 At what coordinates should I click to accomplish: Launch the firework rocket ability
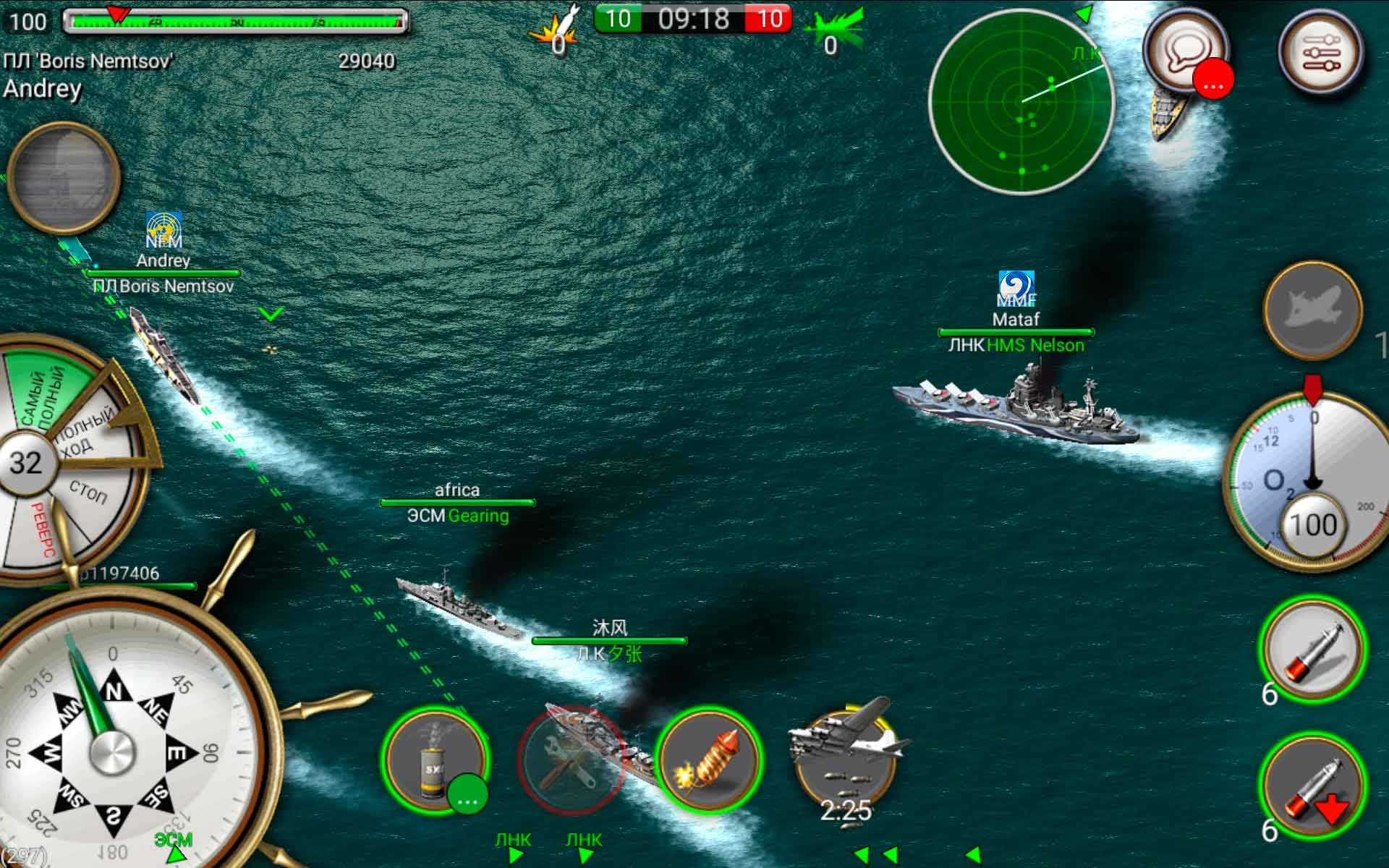click(708, 759)
